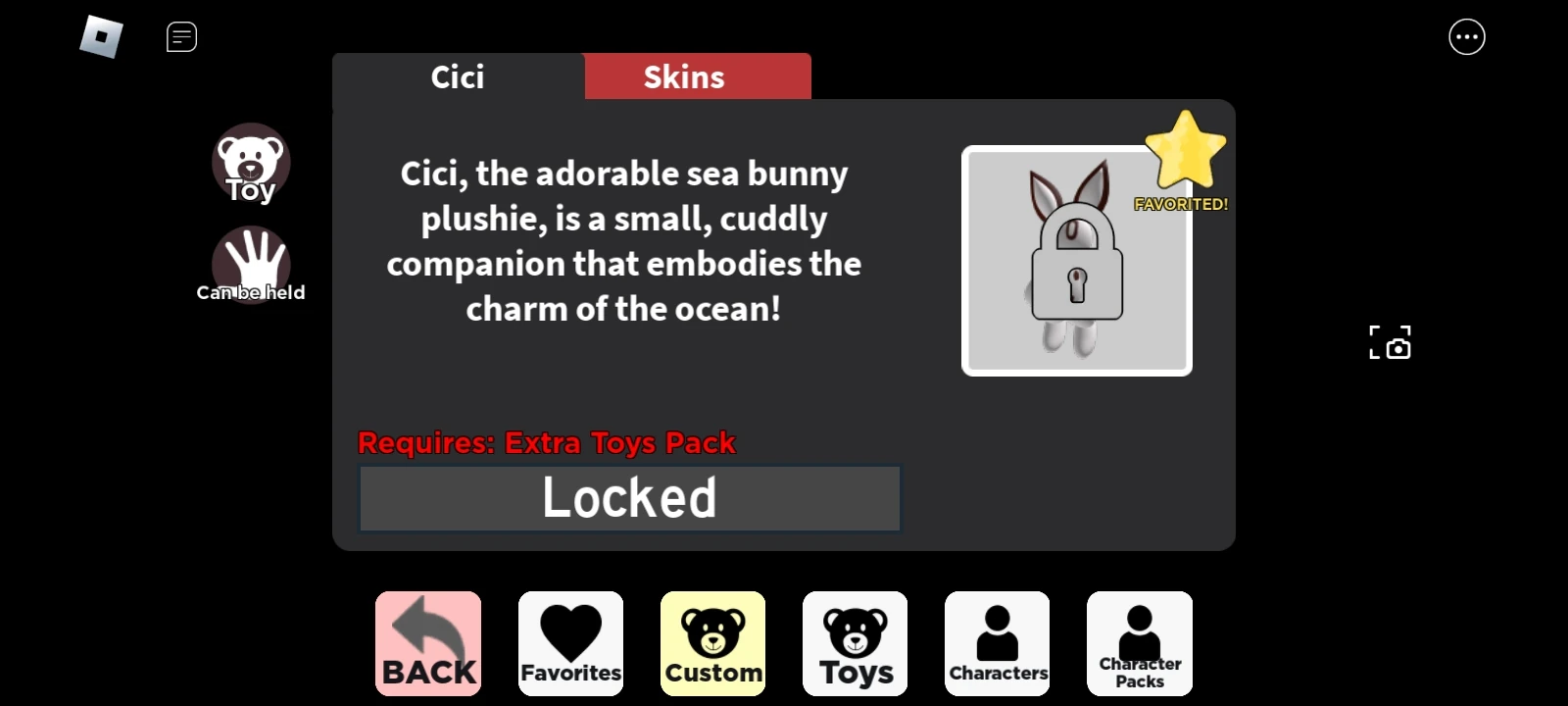Viewport: 1568px width, 706px height.
Task: Click the Cici description text
Action: [625, 240]
